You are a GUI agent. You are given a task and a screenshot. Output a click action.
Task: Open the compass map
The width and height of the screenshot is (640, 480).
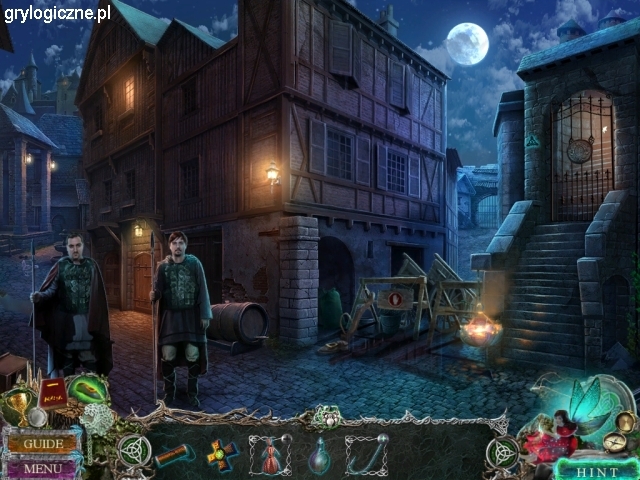[x=613, y=442]
